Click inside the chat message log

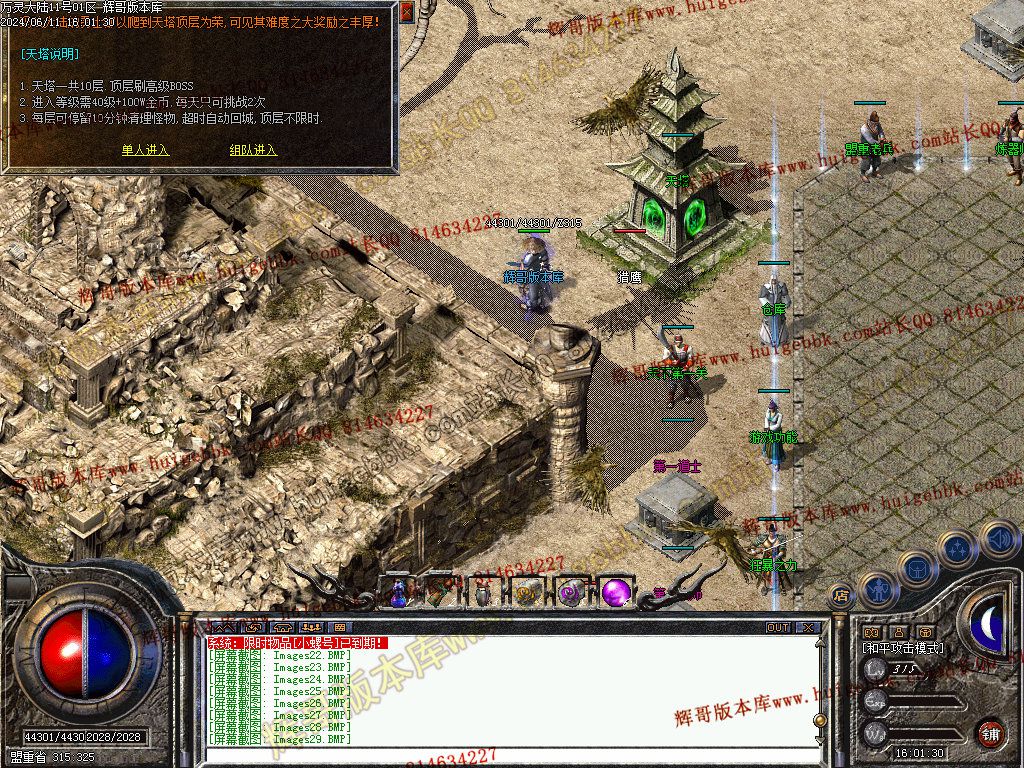pyautogui.click(x=500, y=690)
